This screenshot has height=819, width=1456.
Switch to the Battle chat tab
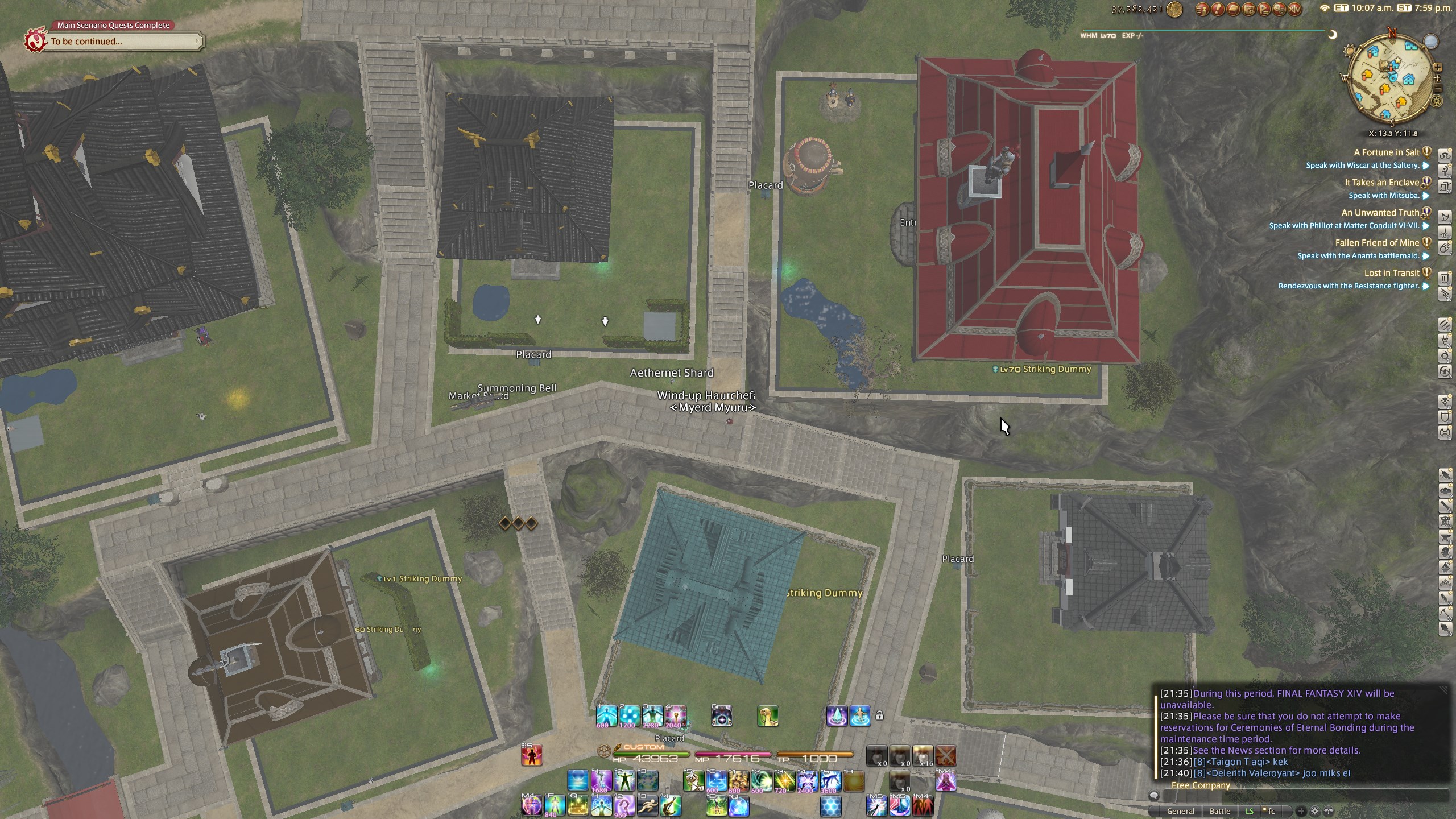coord(1219,811)
